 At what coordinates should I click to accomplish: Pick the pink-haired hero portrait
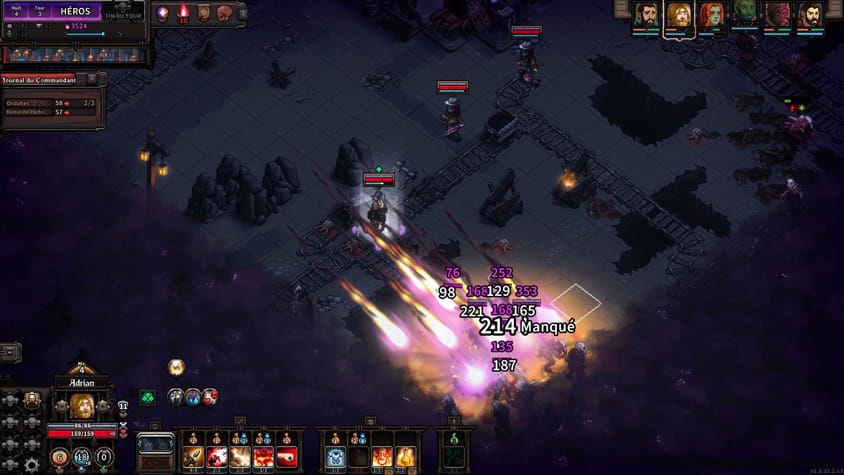(776, 15)
